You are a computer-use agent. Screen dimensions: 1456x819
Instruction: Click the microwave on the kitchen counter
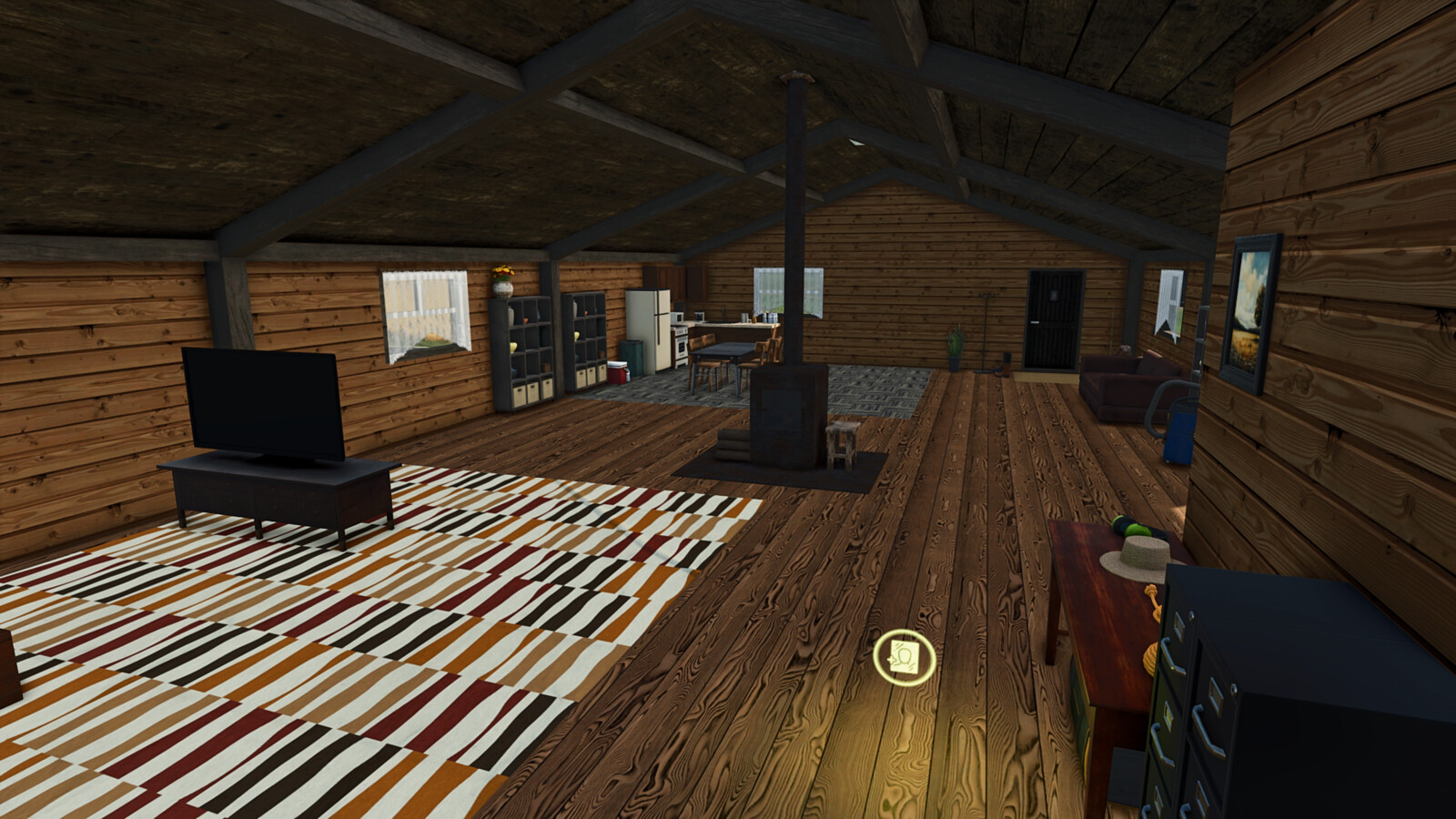tap(677, 318)
